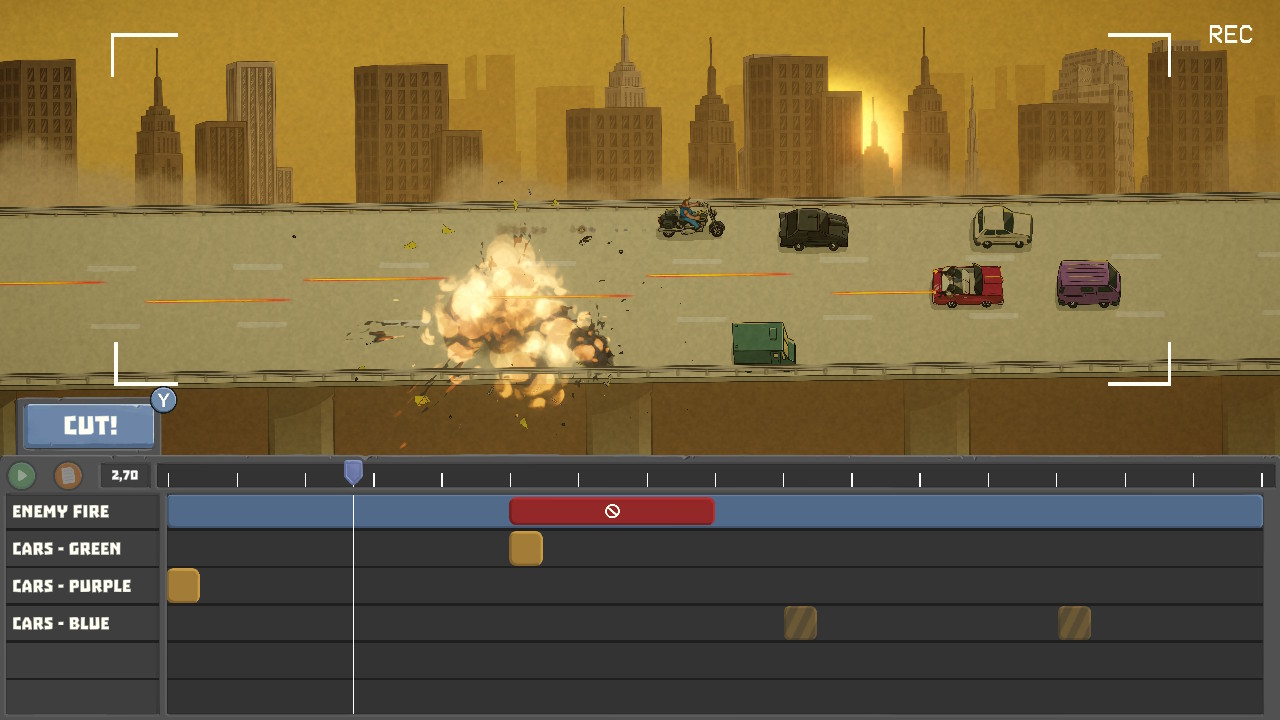Open the script notes icon
This screenshot has width=1280, height=720.
coord(66,475)
